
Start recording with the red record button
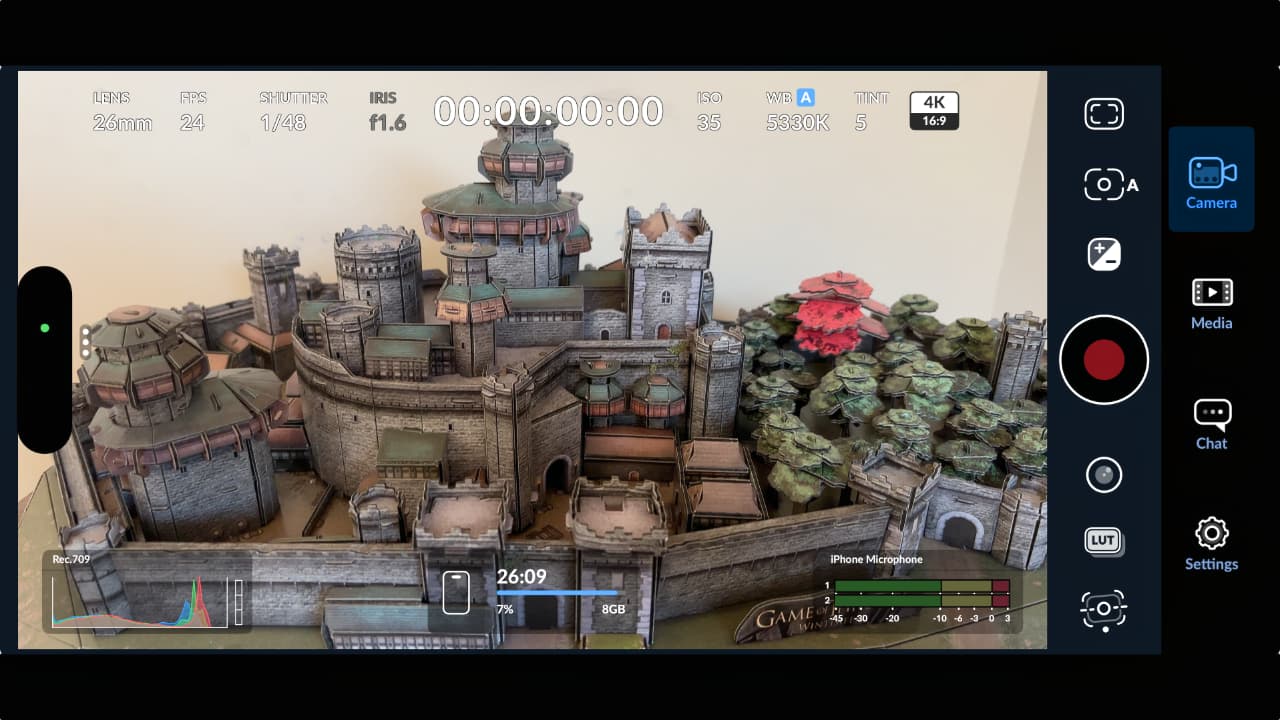tap(1104, 359)
